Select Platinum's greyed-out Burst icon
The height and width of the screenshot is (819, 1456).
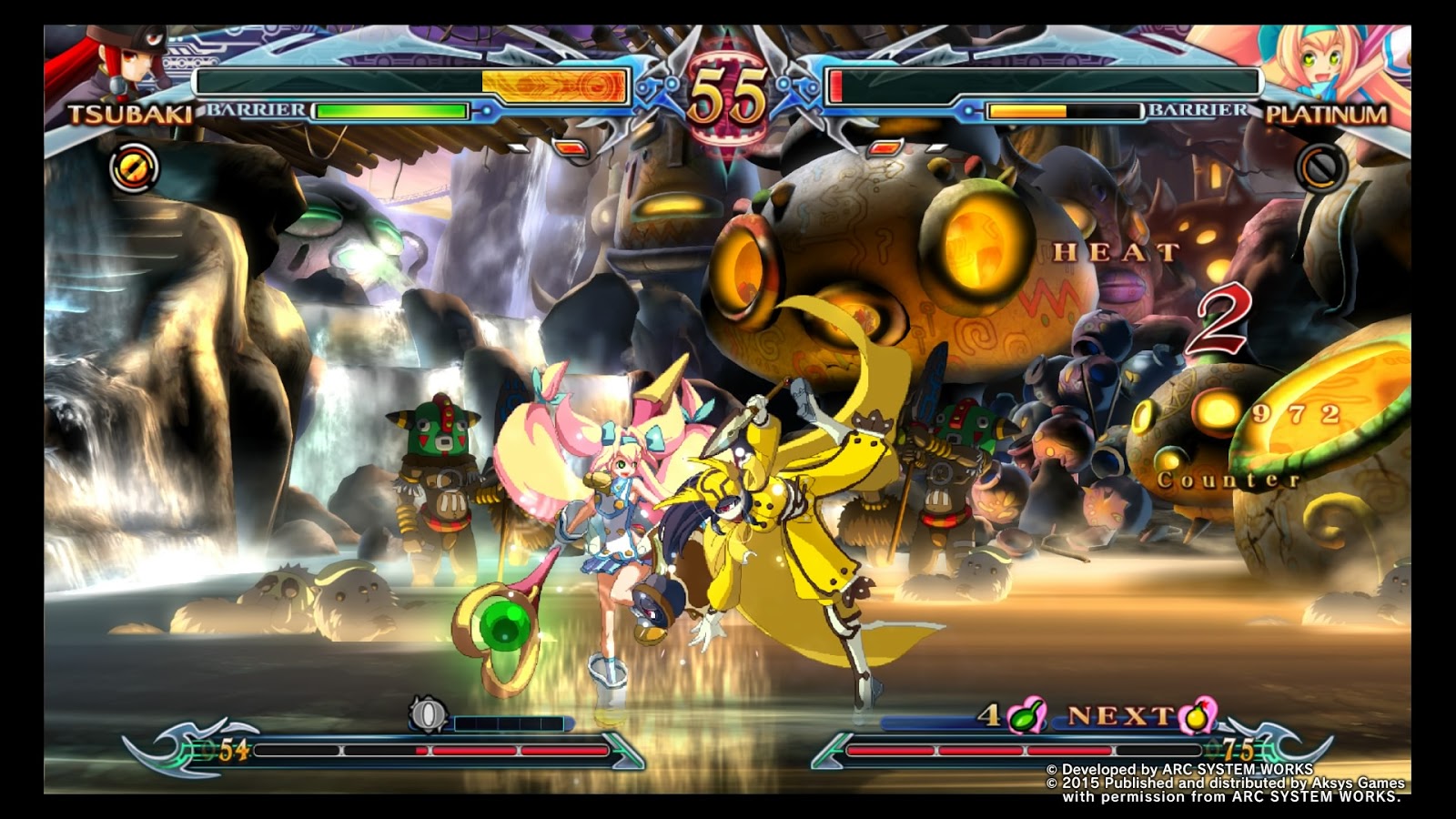[x=1320, y=167]
